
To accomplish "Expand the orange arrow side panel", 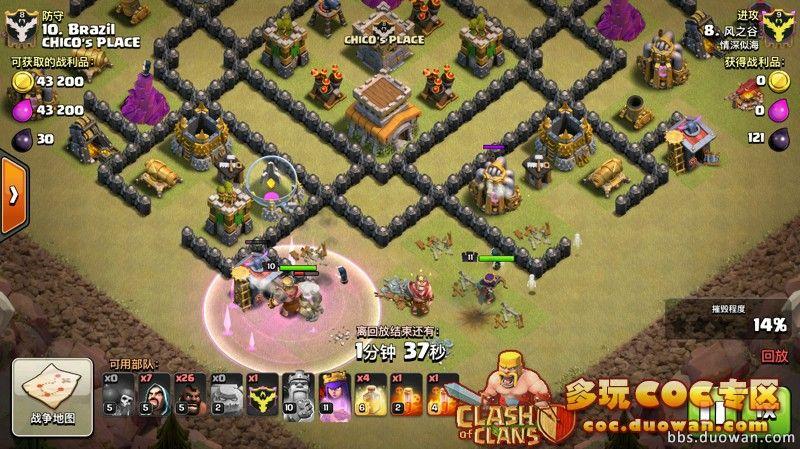I will [x=12, y=196].
